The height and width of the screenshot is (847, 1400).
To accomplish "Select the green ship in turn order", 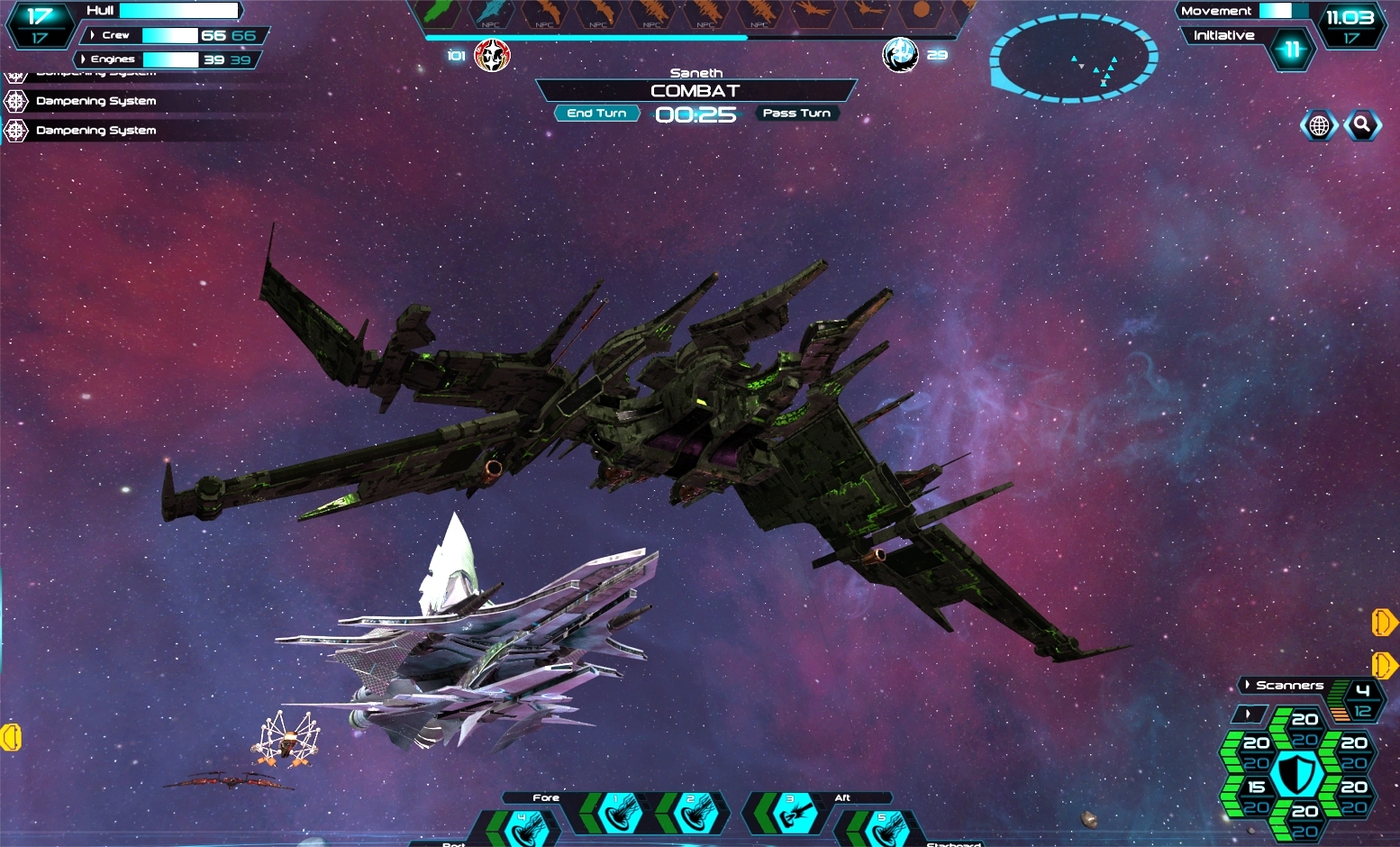I will [x=439, y=14].
